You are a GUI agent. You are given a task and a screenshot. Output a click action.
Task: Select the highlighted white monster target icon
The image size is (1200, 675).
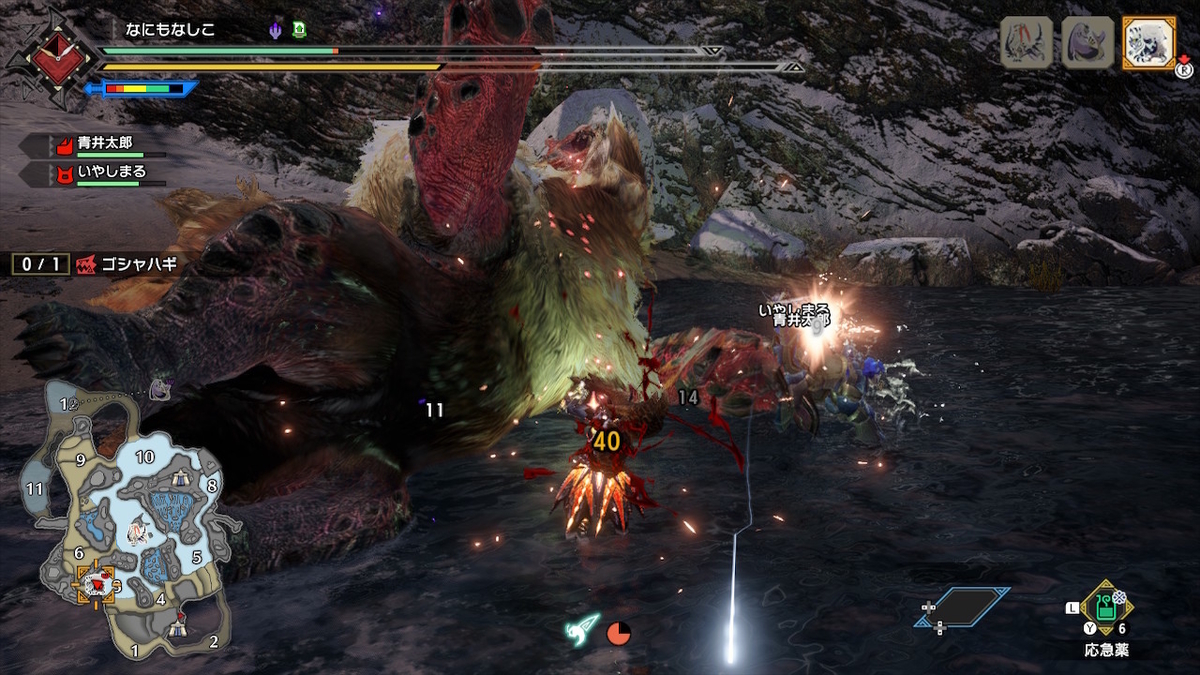1148,43
